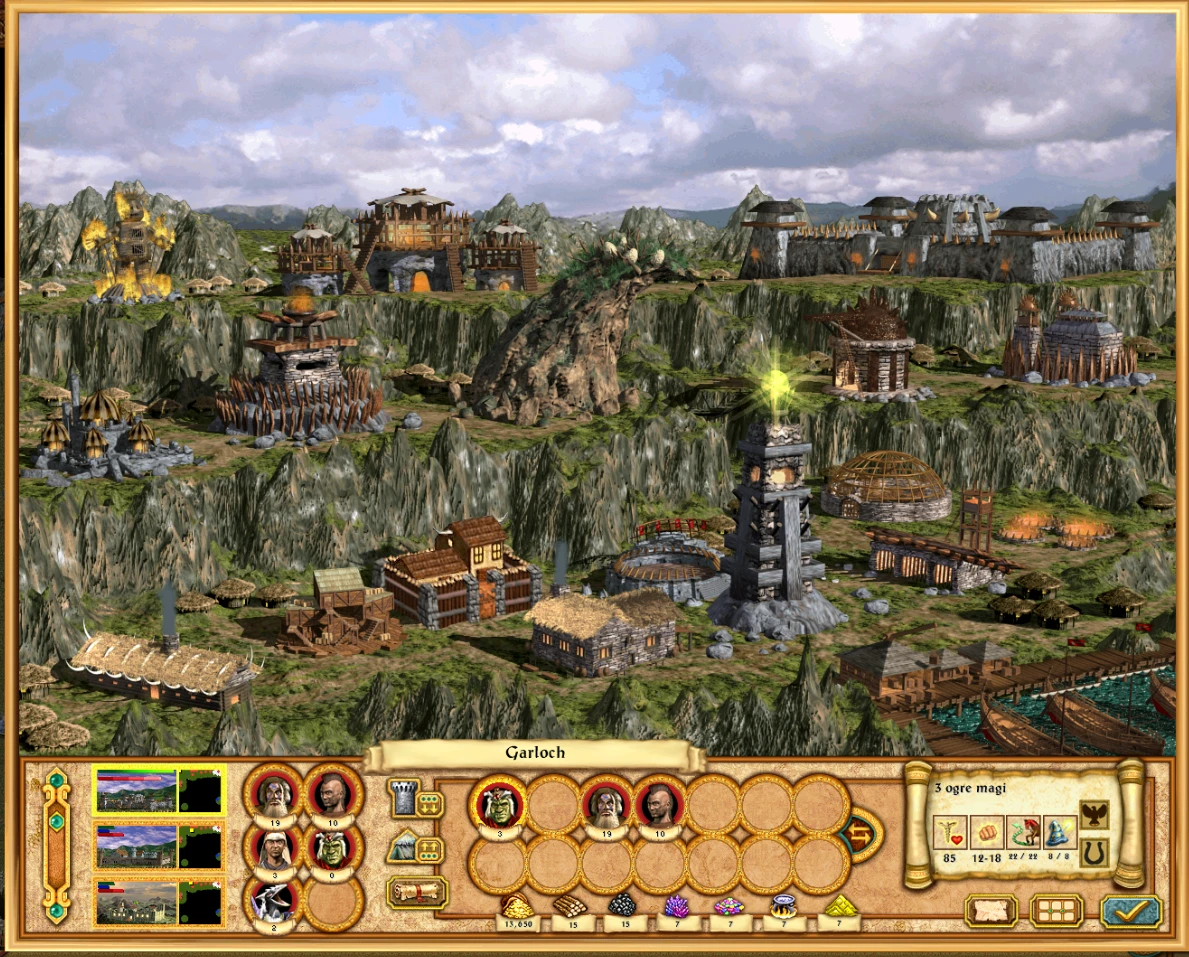This screenshot has width=1189, height=957.
Task: Click the button with downward arrows
Action: pyautogui.click(x=430, y=804)
